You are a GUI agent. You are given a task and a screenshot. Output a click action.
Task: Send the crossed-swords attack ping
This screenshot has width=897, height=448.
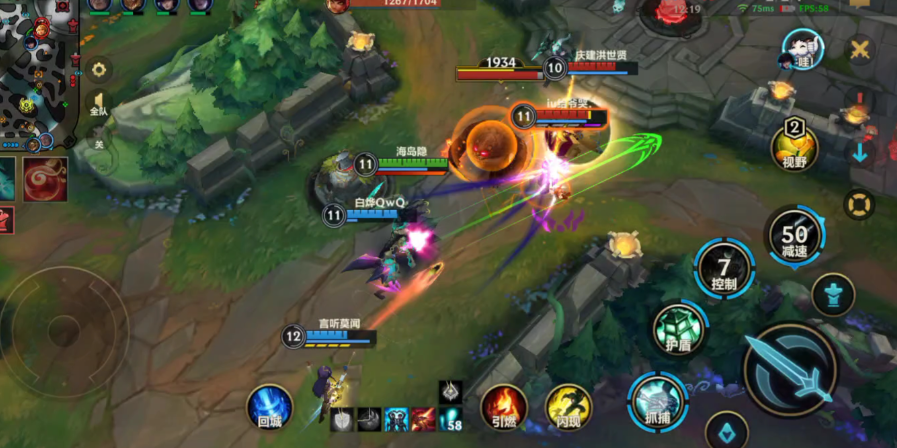pyautogui.click(x=860, y=49)
